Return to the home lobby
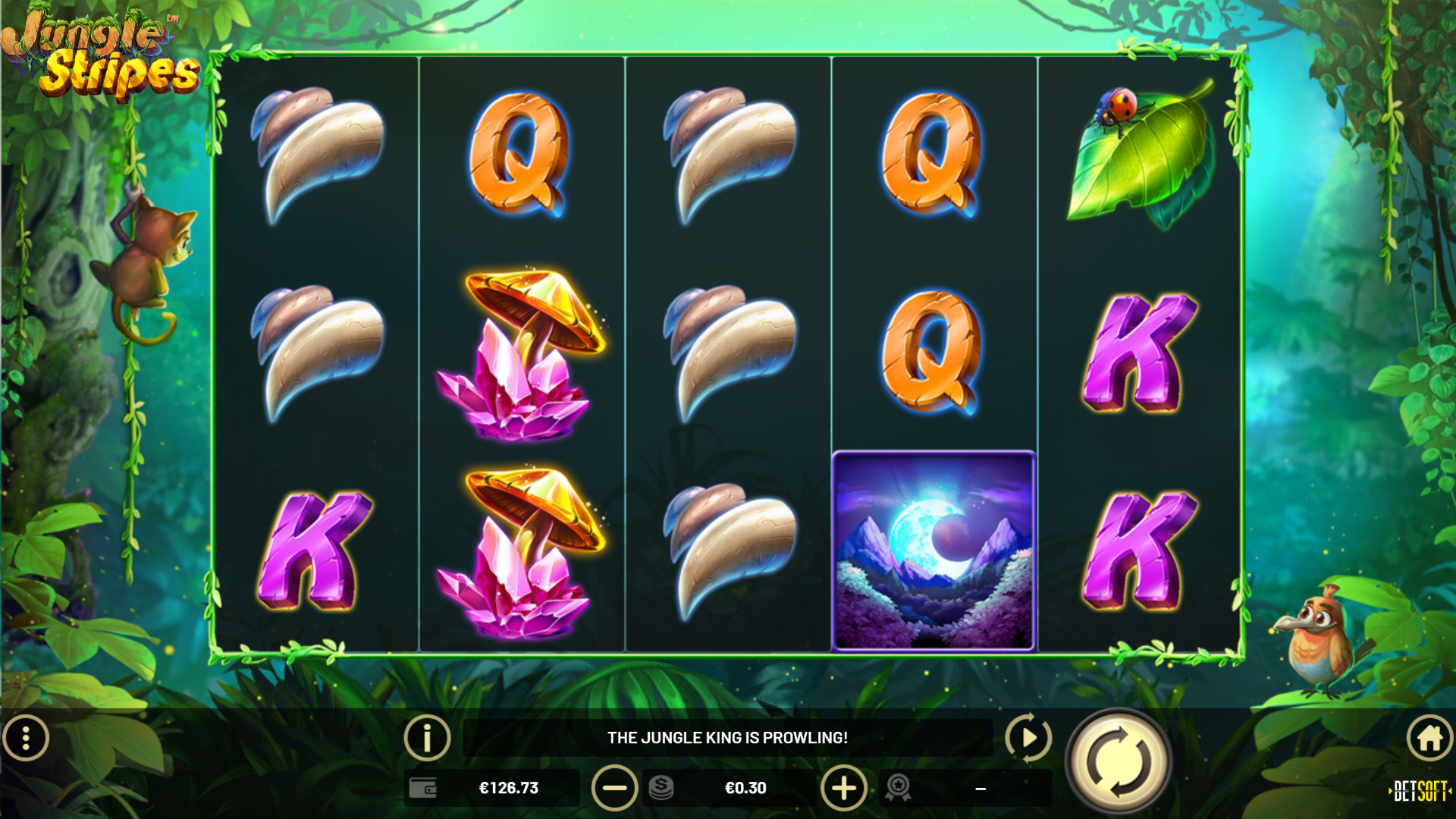The height and width of the screenshot is (819, 1456). coord(1429,737)
